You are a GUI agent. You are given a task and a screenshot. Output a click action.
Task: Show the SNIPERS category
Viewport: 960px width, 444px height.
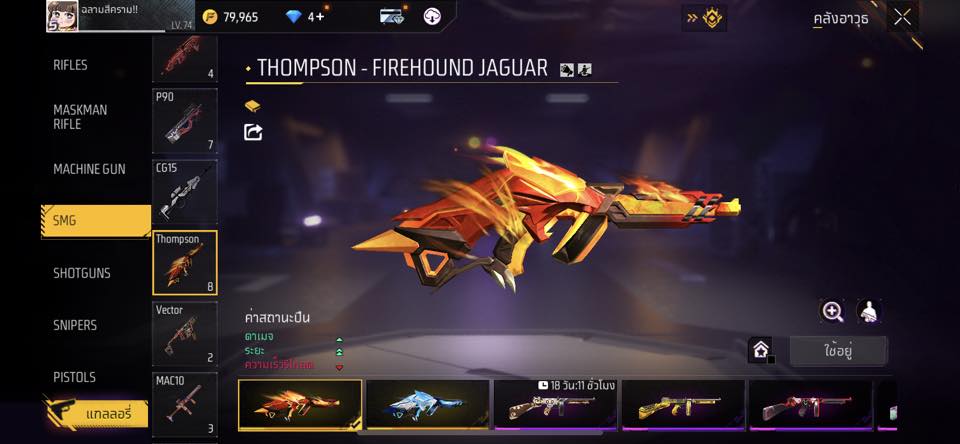[x=76, y=325]
